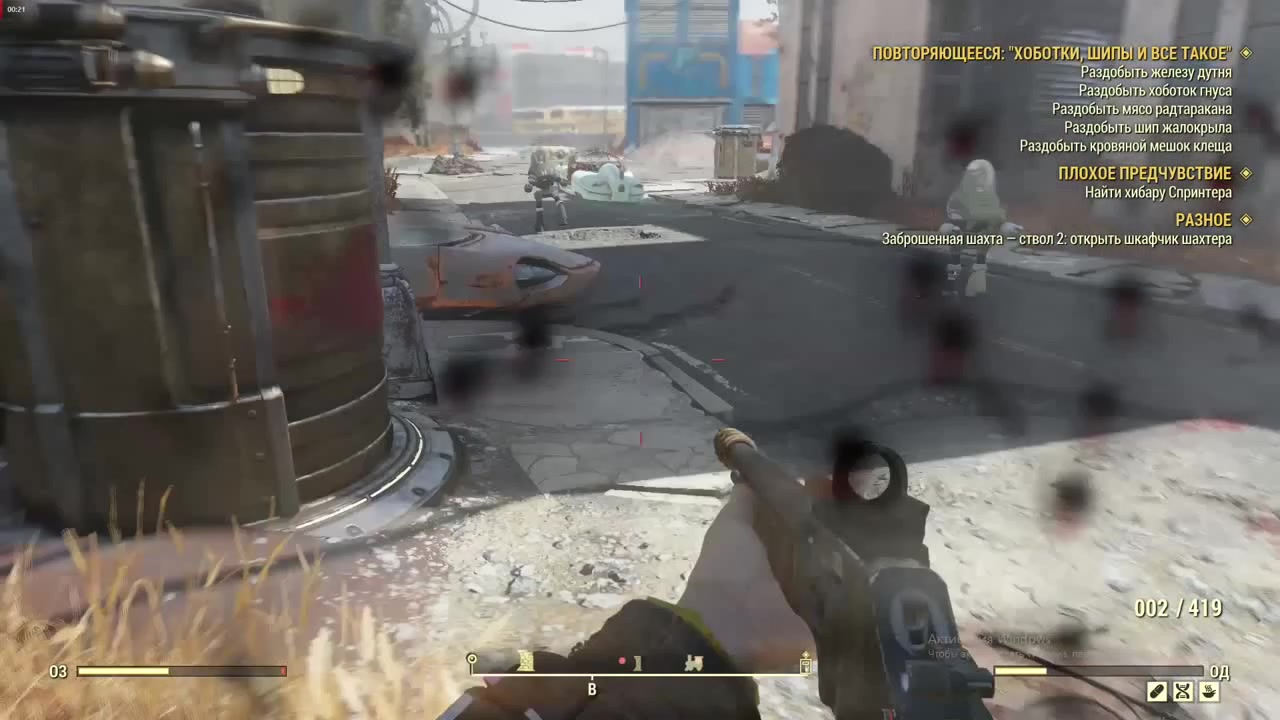
Task: Click the DNA mutation icon at bottom right
Action: pos(1183,691)
